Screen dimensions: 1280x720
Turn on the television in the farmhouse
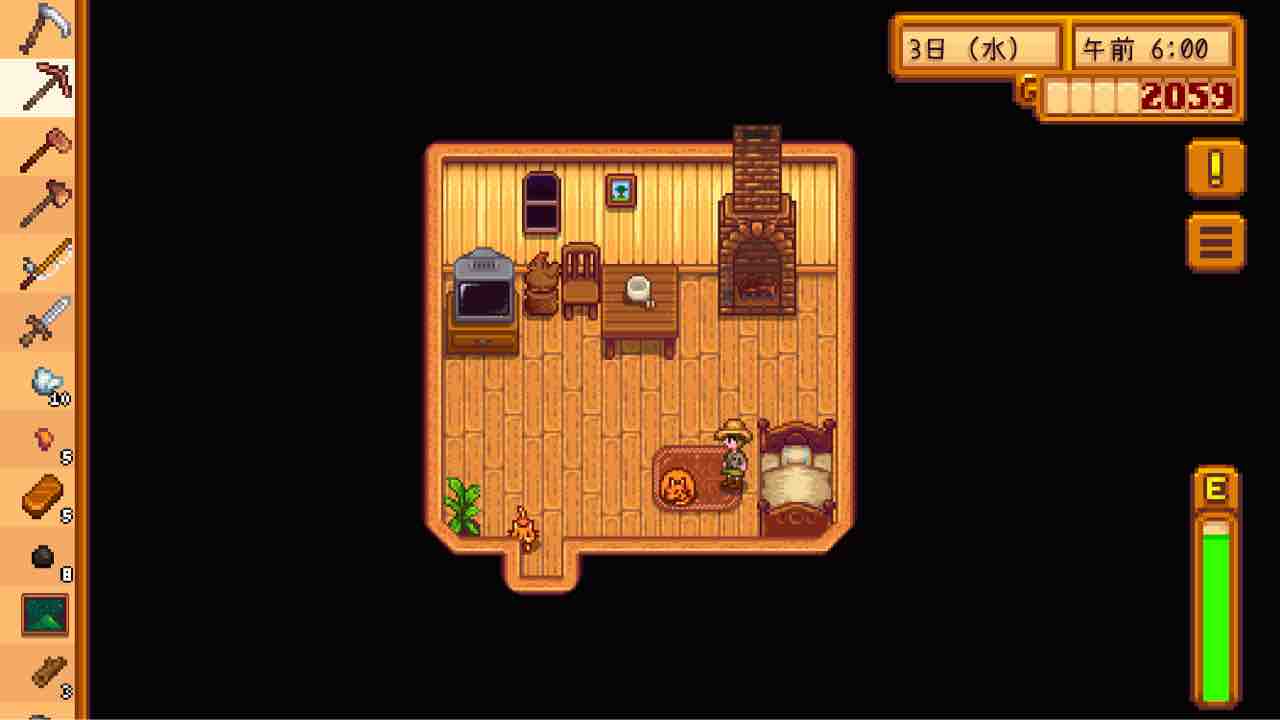pyautogui.click(x=482, y=295)
